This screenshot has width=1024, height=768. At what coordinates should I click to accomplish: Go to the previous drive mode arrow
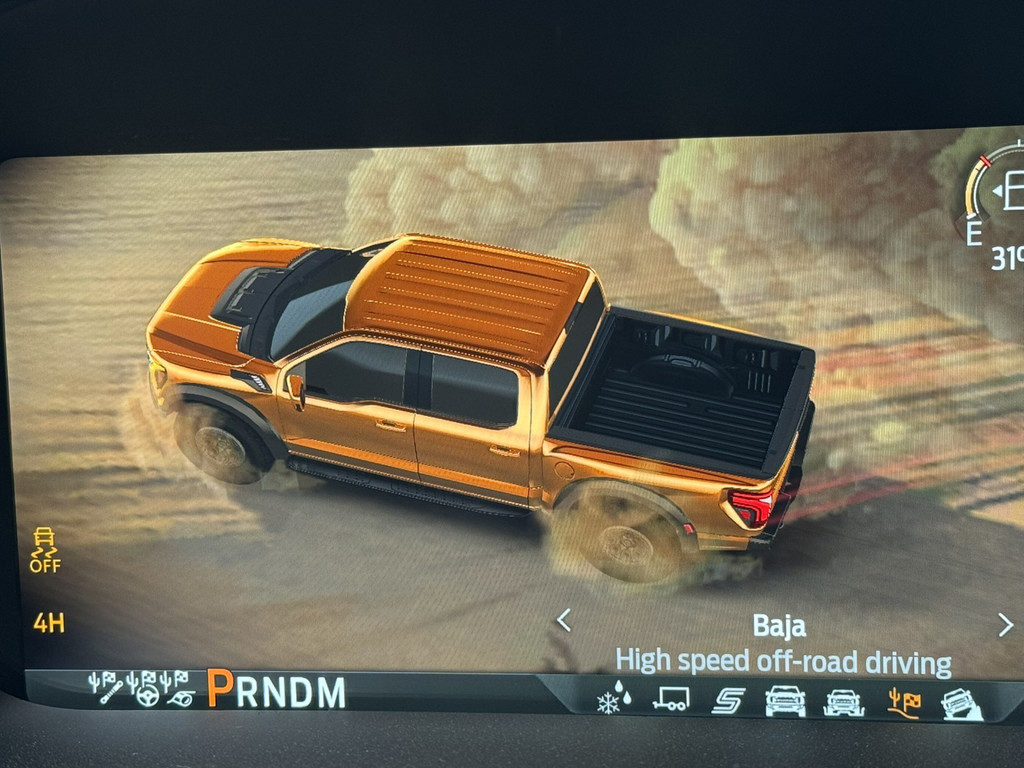pos(564,621)
